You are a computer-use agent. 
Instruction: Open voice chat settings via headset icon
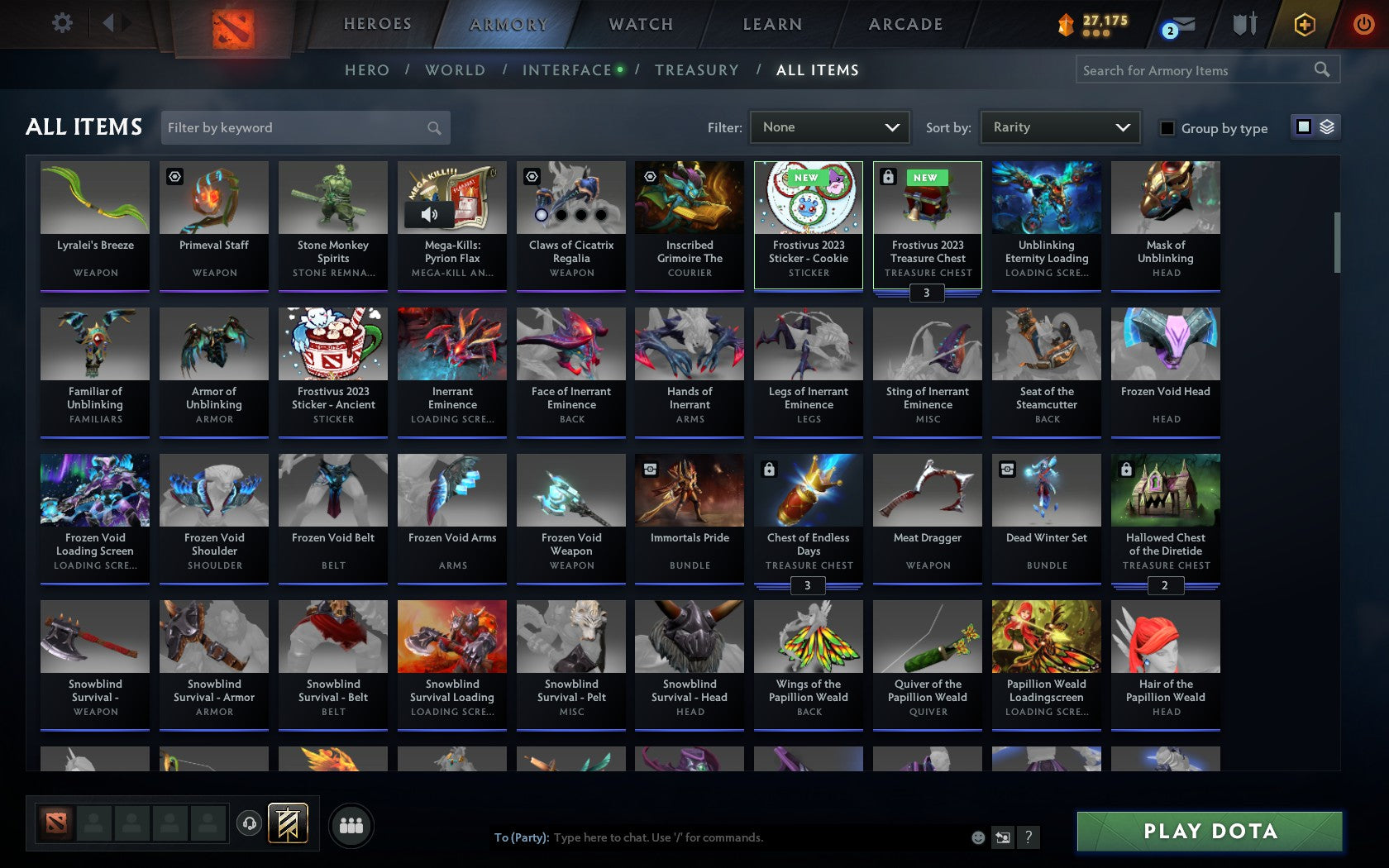pyautogui.click(x=249, y=823)
